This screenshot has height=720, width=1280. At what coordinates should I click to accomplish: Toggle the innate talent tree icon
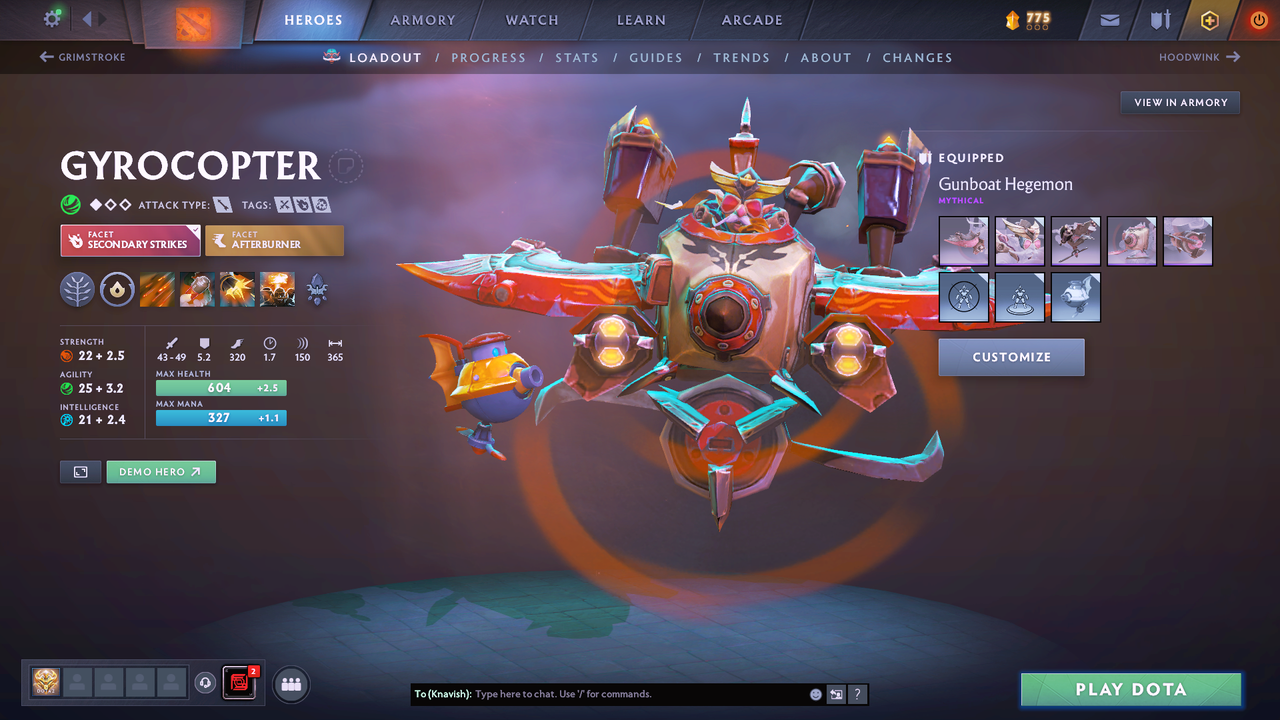77,290
